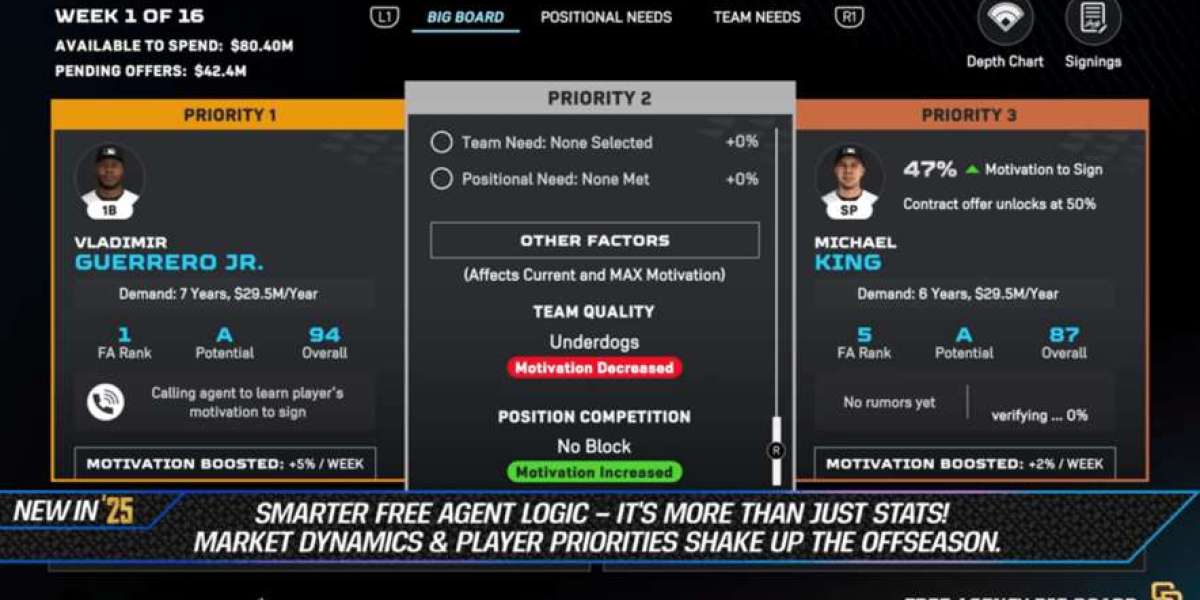Click Vladimir Guerrero Jr. player portrait
Viewport: 1200px width, 600px height.
point(110,180)
